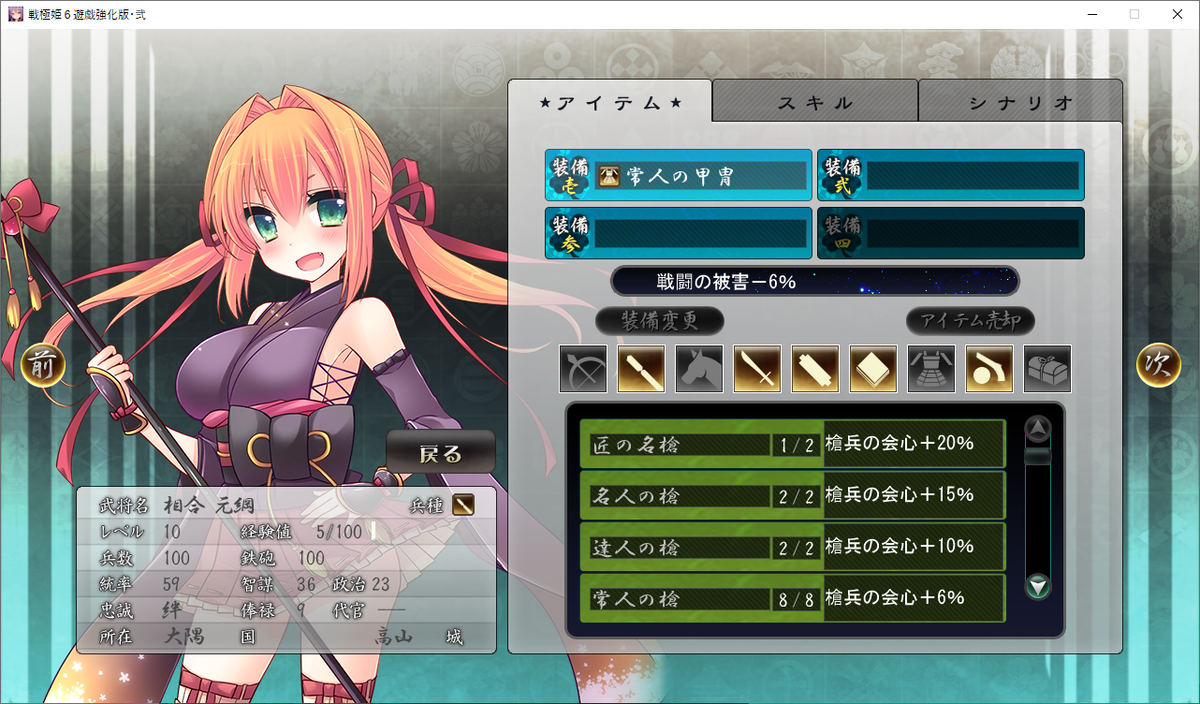Select the アイテム tab

click(x=610, y=102)
